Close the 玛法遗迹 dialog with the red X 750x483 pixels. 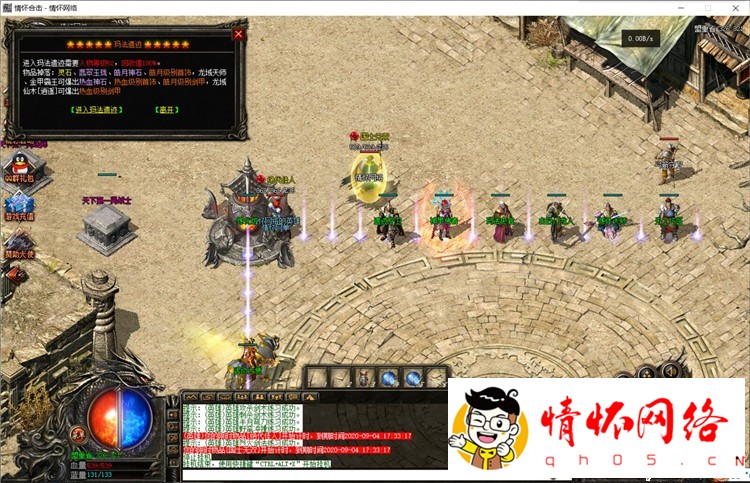pos(238,33)
